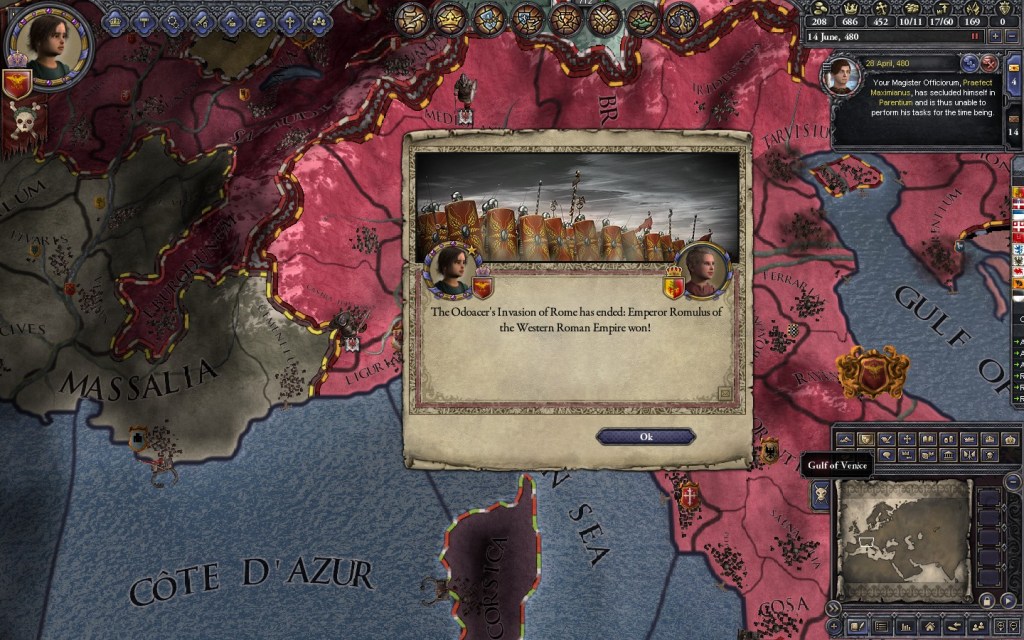Open the hammer tab in the top menu
1024x640 pixels.
tap(145, 19)
